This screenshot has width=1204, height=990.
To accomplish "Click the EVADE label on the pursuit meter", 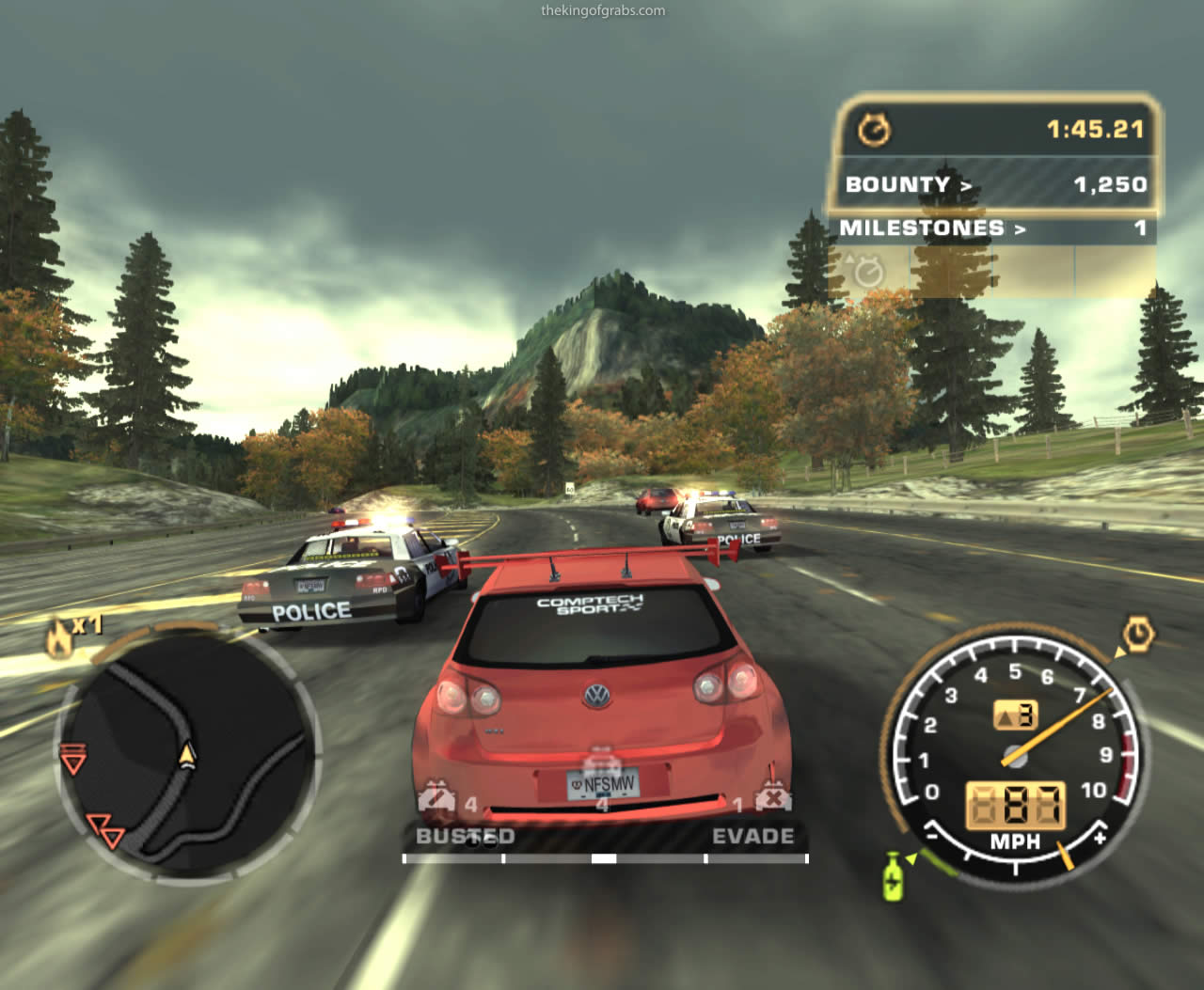I will 752,836.
